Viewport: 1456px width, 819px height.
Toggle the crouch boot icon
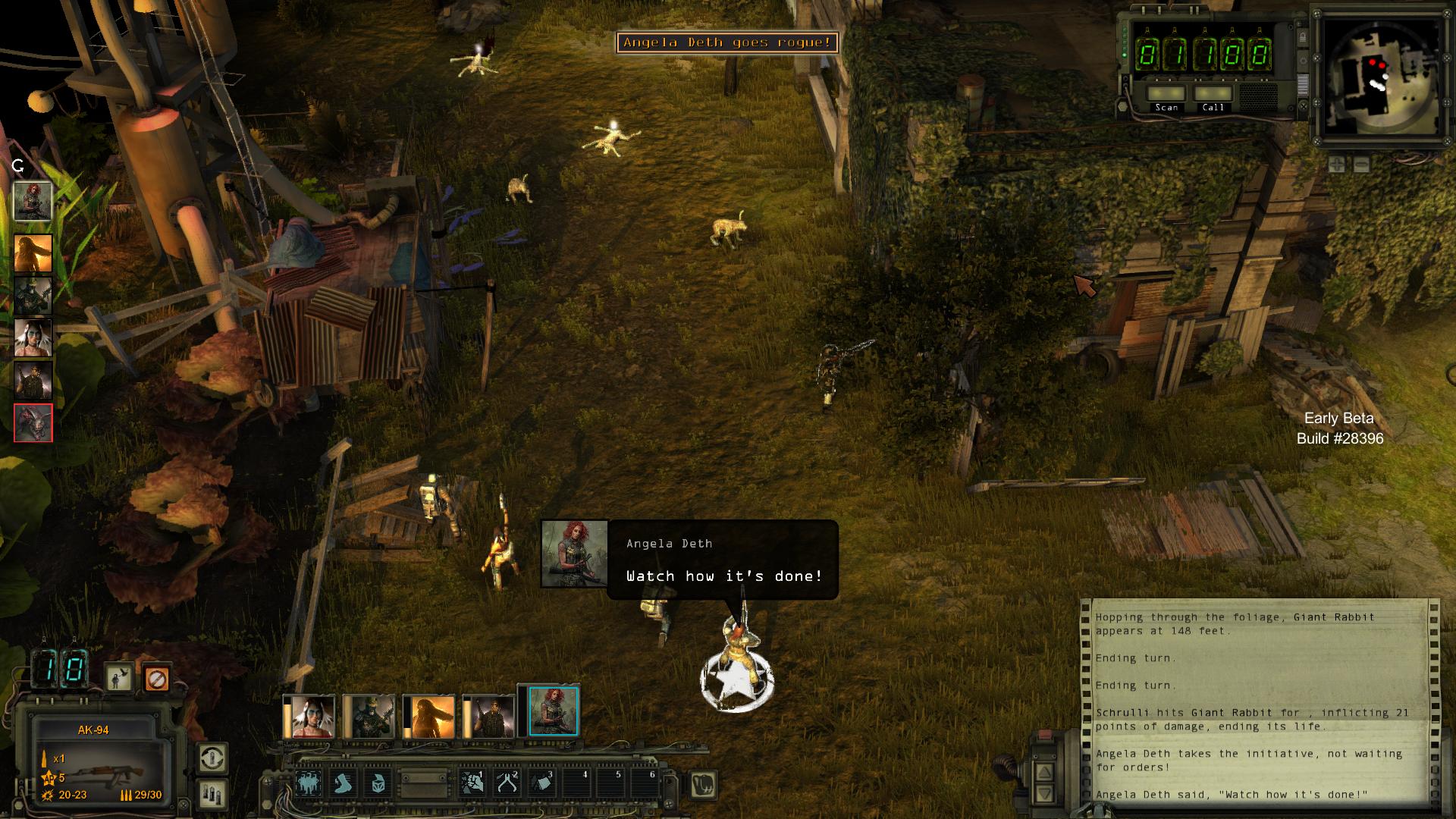tap(344, 783)
